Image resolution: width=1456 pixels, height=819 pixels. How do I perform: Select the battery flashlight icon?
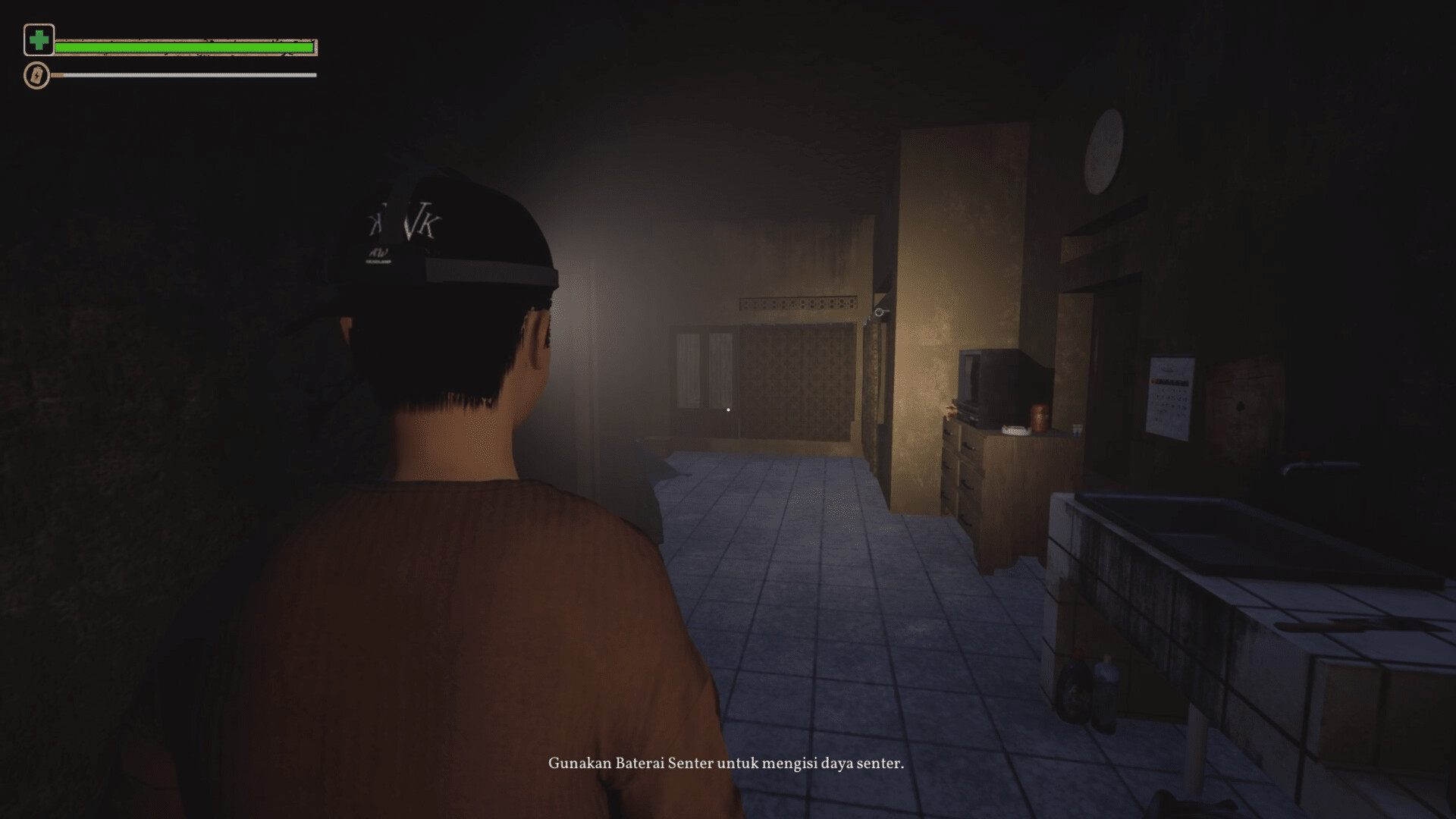[36, 75]
